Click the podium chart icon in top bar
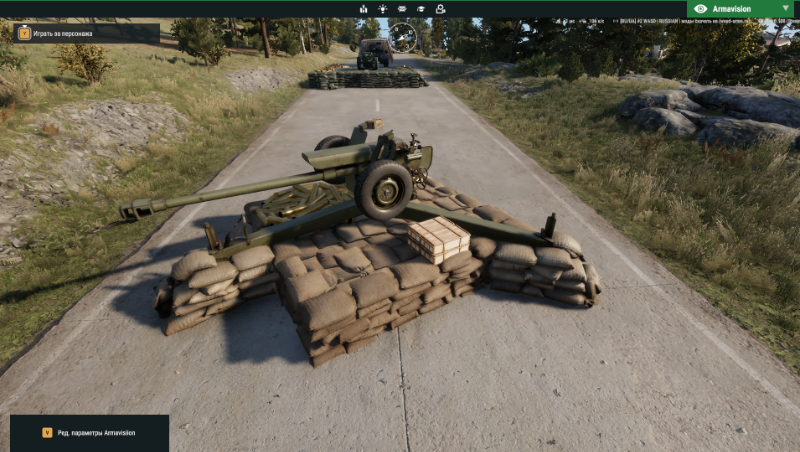 tap(363, 9)
